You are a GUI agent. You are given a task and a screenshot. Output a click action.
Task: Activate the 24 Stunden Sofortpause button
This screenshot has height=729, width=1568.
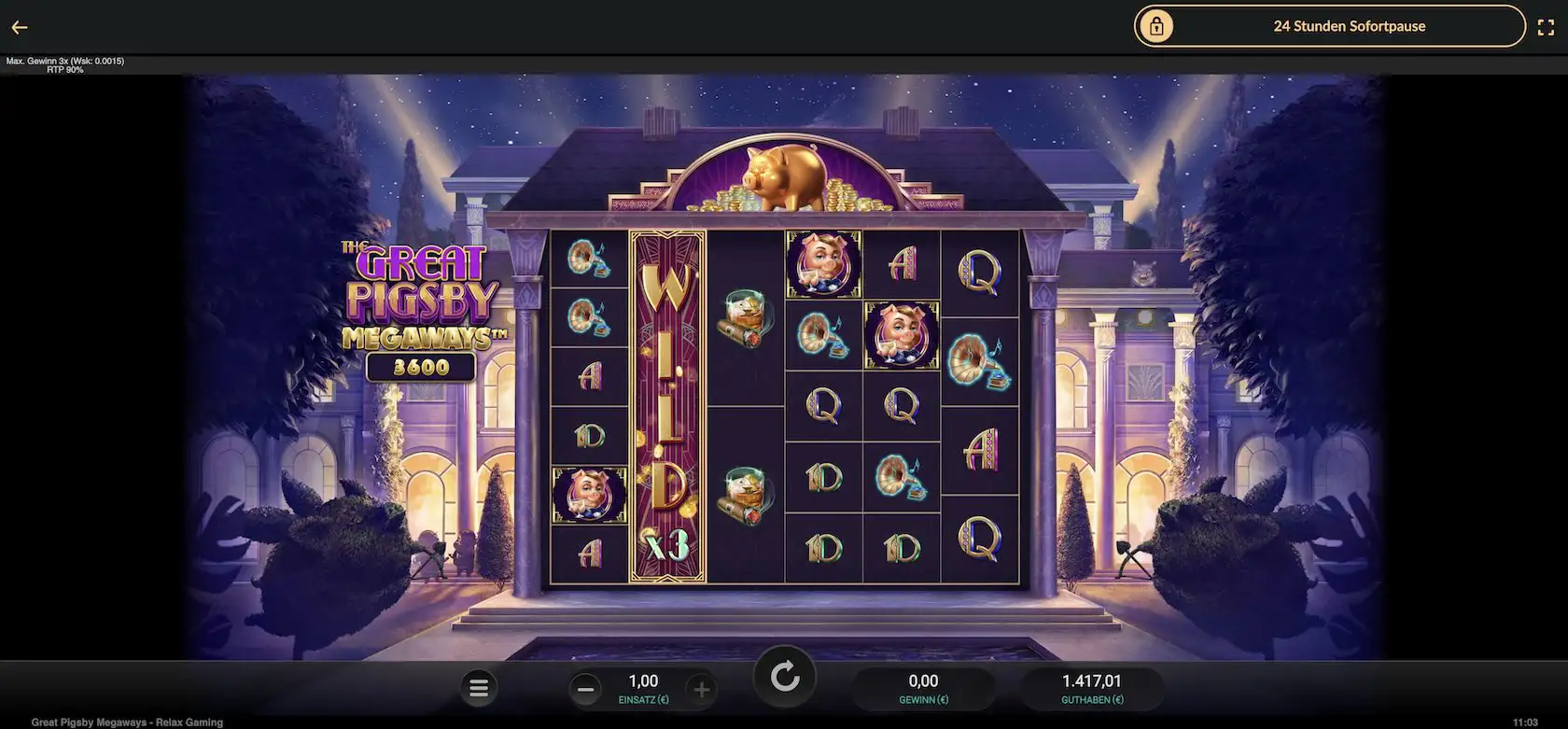pyautogui.click(x=1329, y=26)
